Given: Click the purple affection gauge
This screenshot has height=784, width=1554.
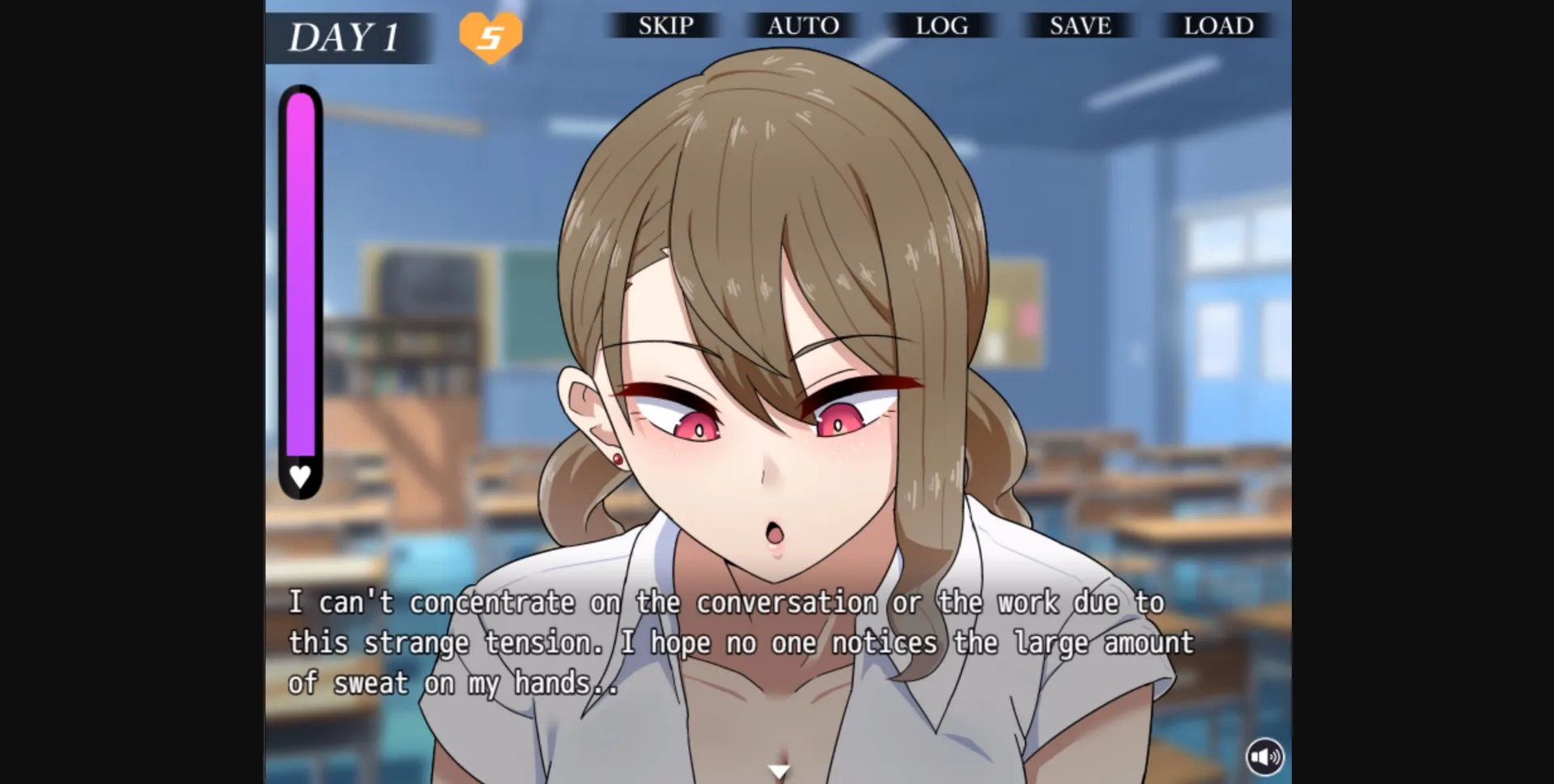Looking at the screenshot, I should tap(299, 275).
